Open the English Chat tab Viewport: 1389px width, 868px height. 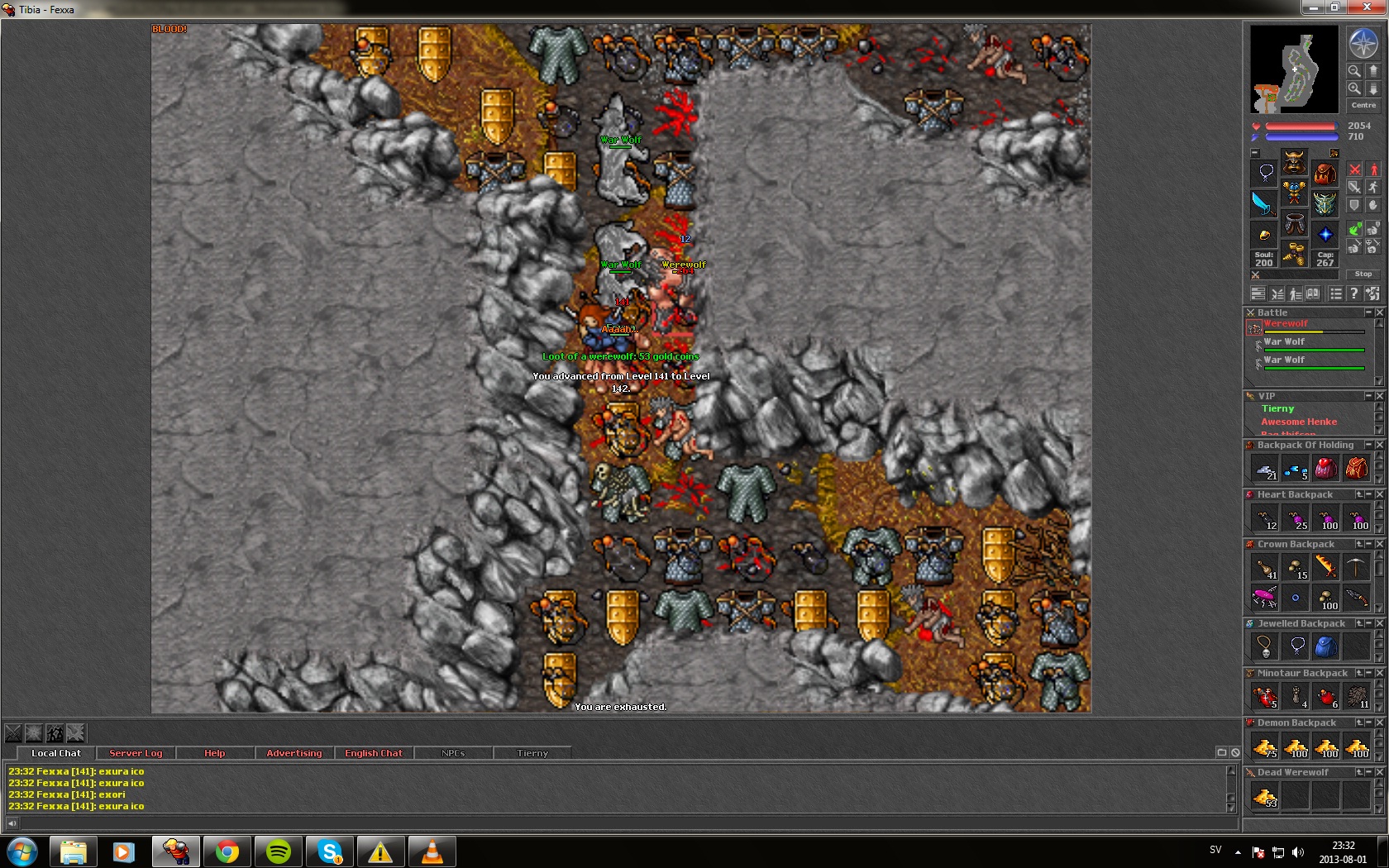click(x=374, y=753)
